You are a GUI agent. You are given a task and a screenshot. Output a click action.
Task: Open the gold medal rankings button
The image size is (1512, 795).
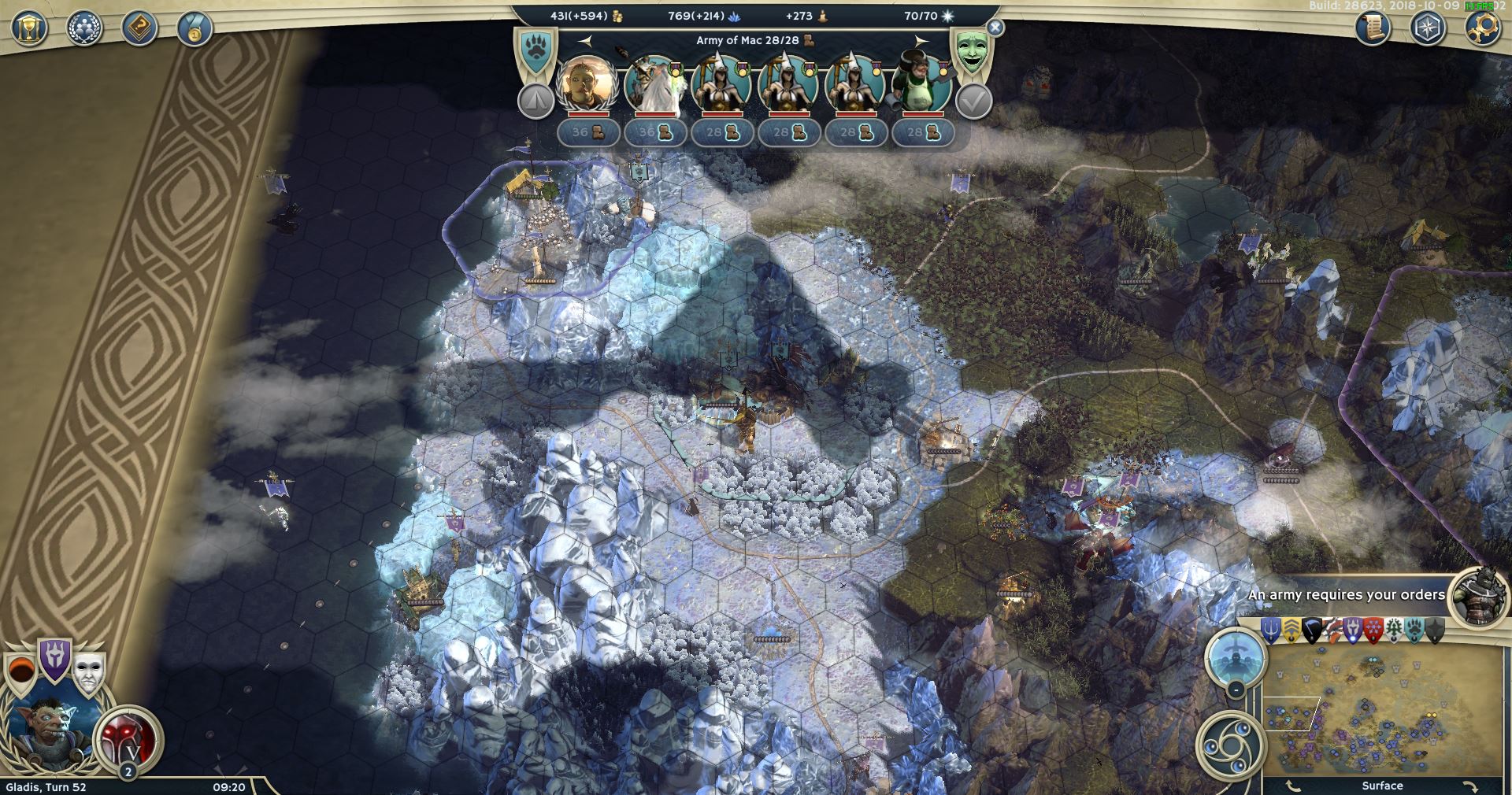point(195,29)
